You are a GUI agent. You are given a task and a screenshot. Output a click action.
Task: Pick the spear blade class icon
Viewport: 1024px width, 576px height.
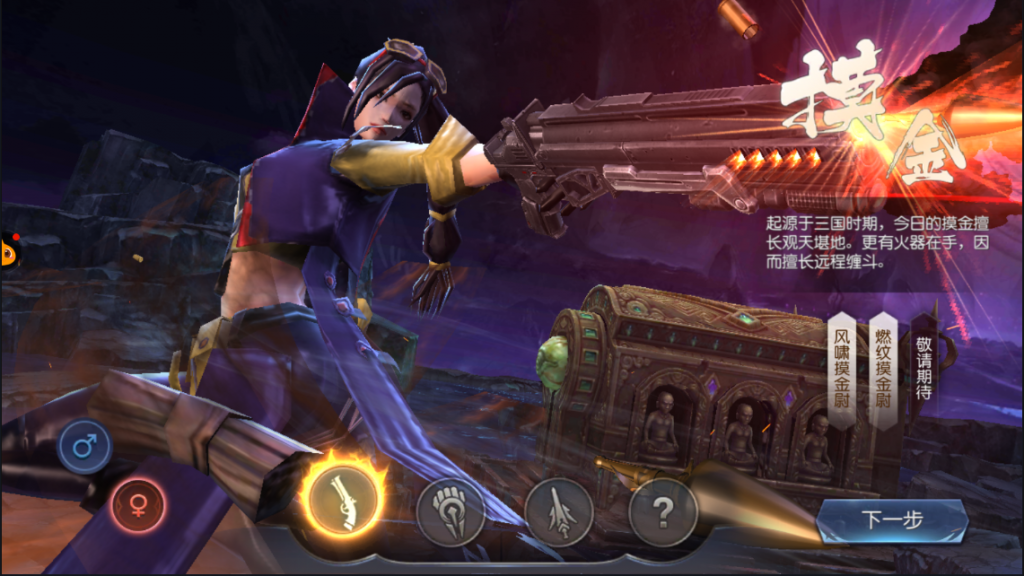tap(558, 512)
